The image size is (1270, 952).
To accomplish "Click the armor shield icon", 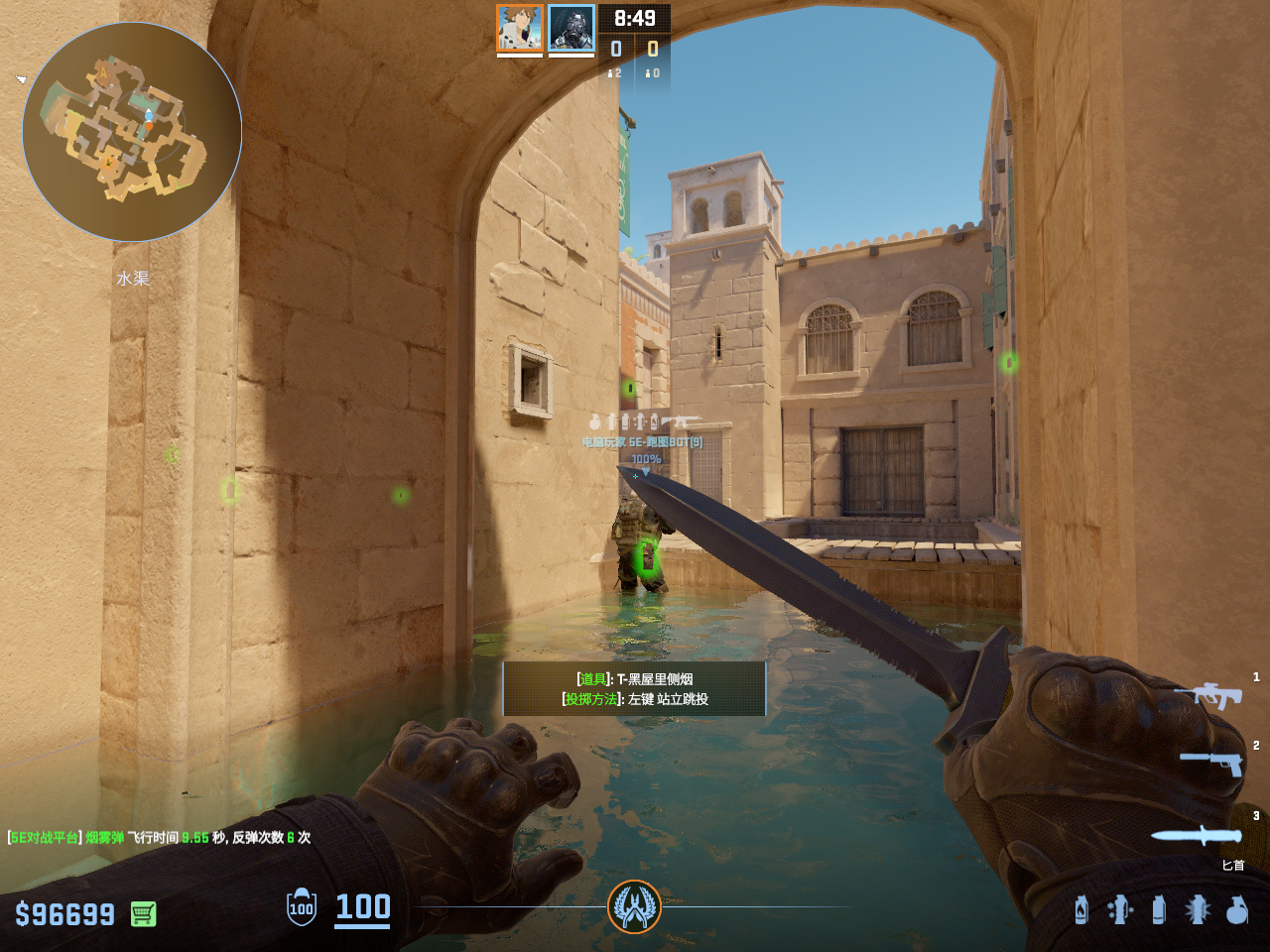I will [302, 907].
